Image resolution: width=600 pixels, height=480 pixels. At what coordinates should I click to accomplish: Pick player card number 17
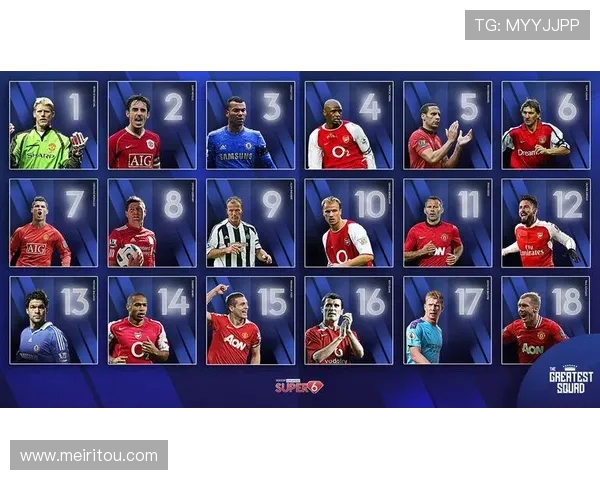(447, 320)
